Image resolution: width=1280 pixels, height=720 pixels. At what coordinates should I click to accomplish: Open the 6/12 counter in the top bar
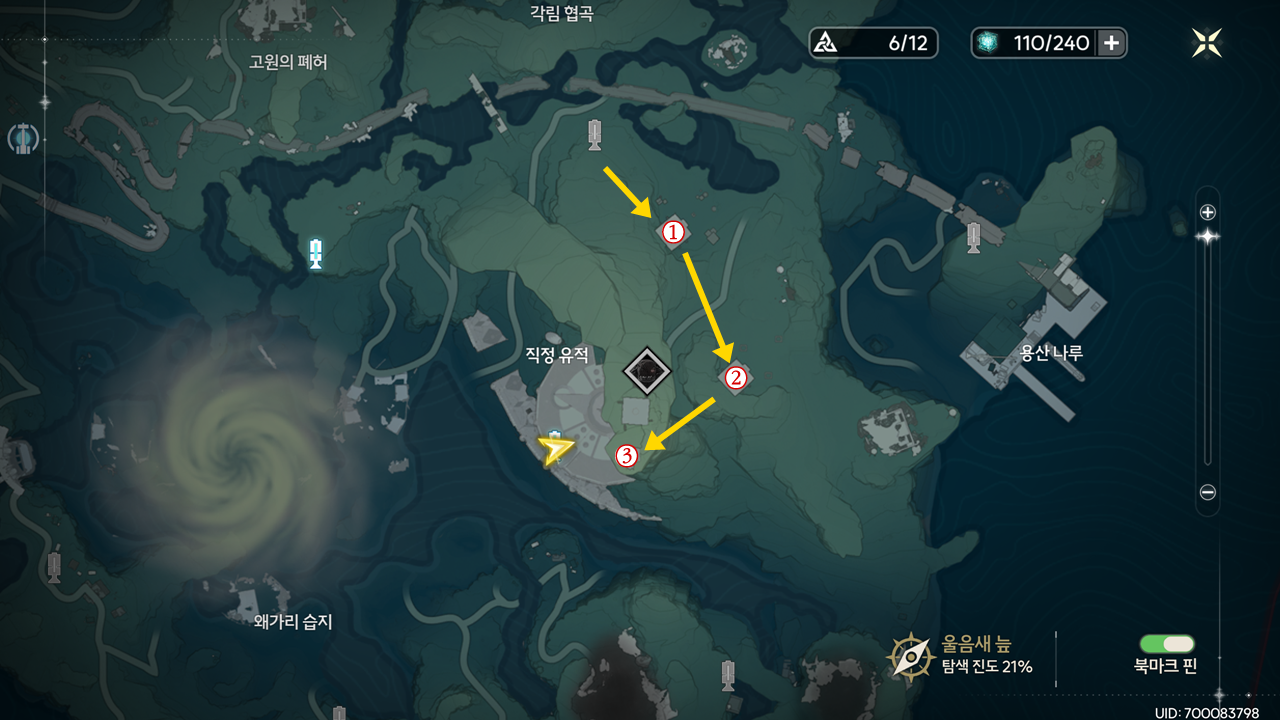point(874,43)
